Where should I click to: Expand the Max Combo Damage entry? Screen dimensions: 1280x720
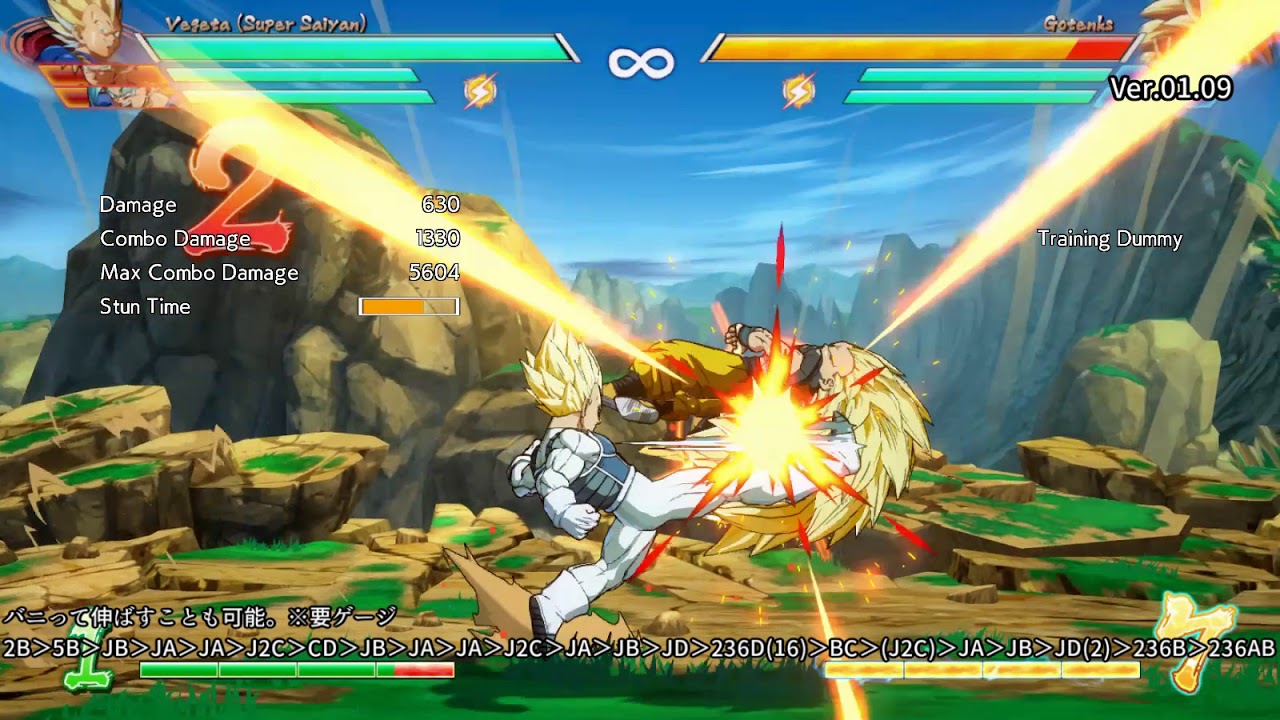(199, 272)
